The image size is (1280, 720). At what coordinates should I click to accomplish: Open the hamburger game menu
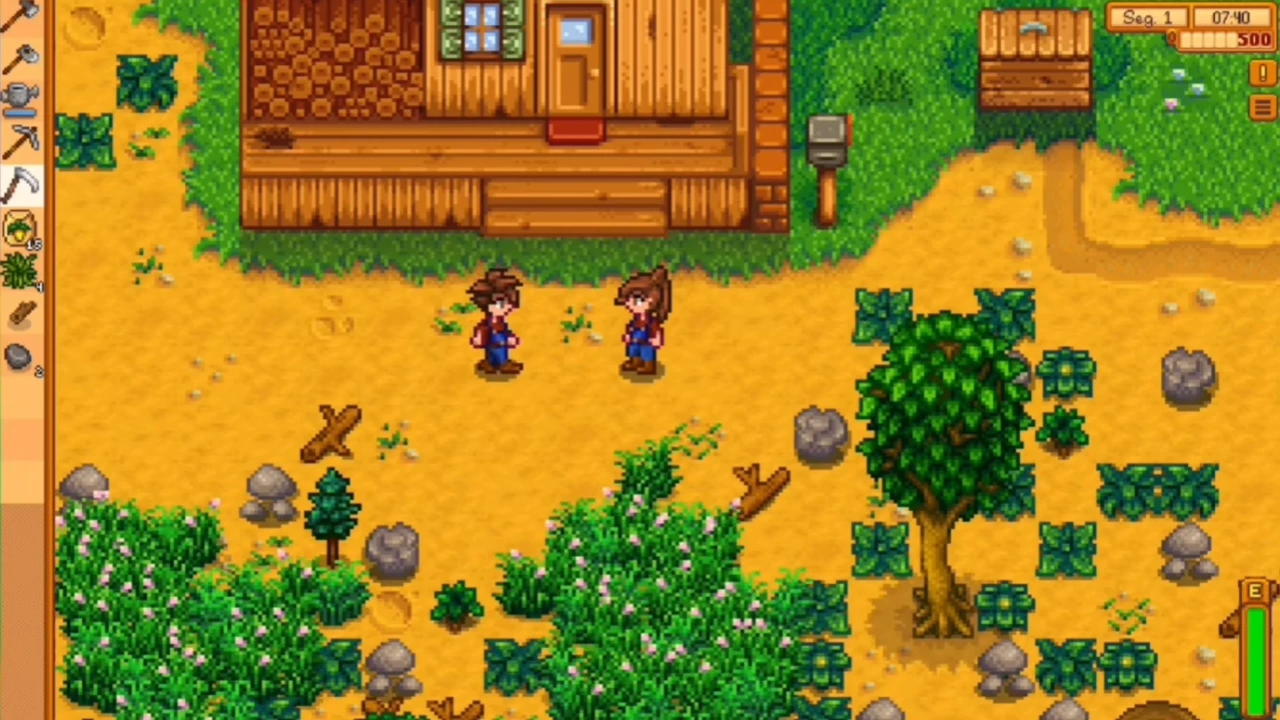[1262, 107]
